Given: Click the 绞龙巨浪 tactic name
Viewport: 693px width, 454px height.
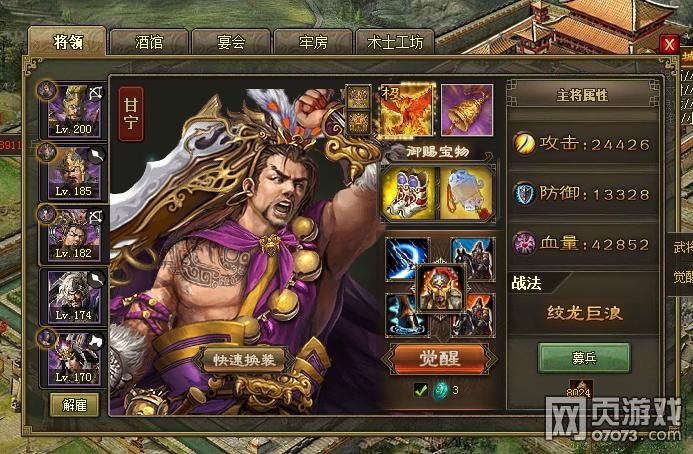Looking at the screenshot, I should coord(584,313).
